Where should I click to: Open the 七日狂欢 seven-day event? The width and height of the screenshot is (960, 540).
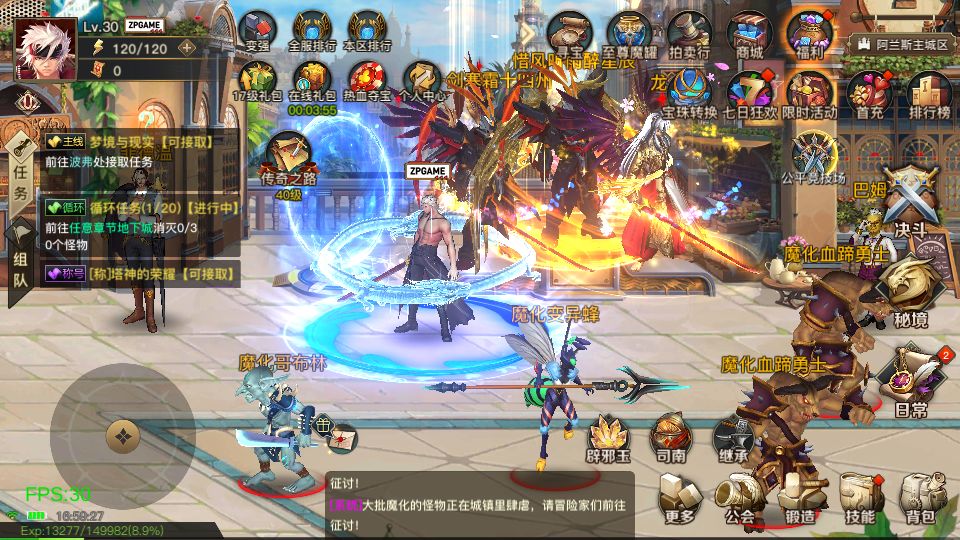(750, 92)
